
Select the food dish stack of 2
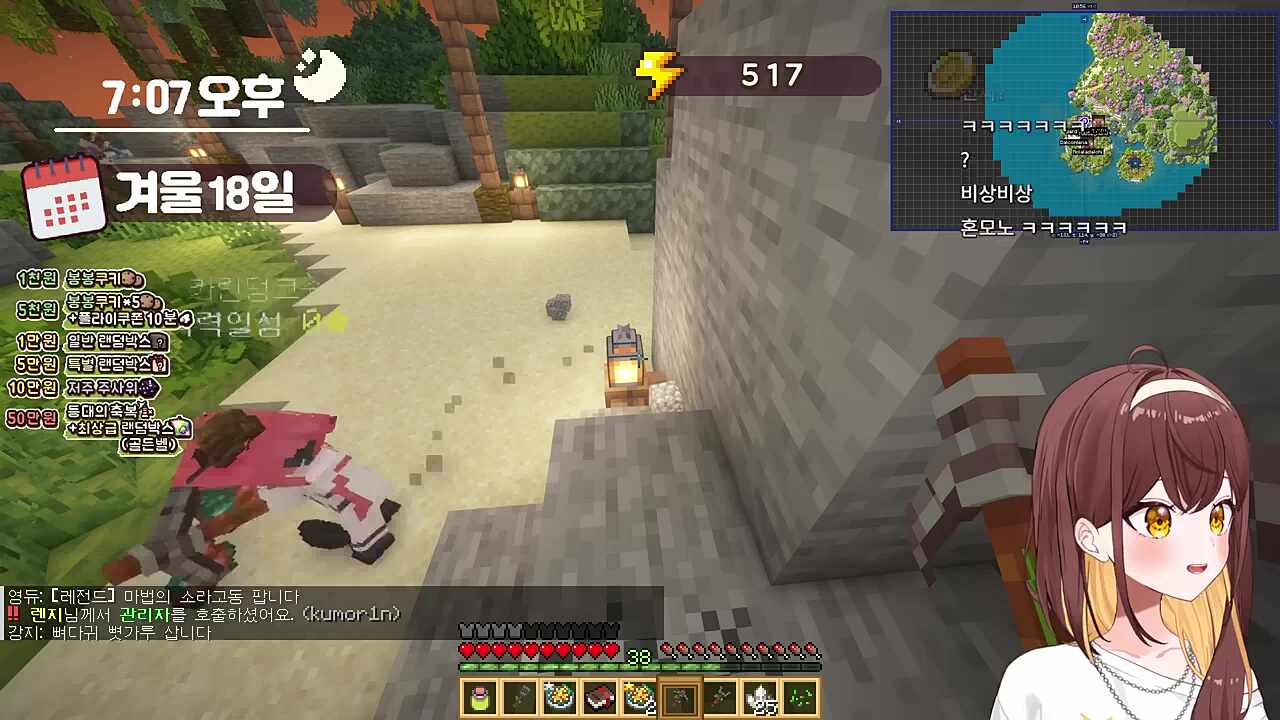coord(640,698)
